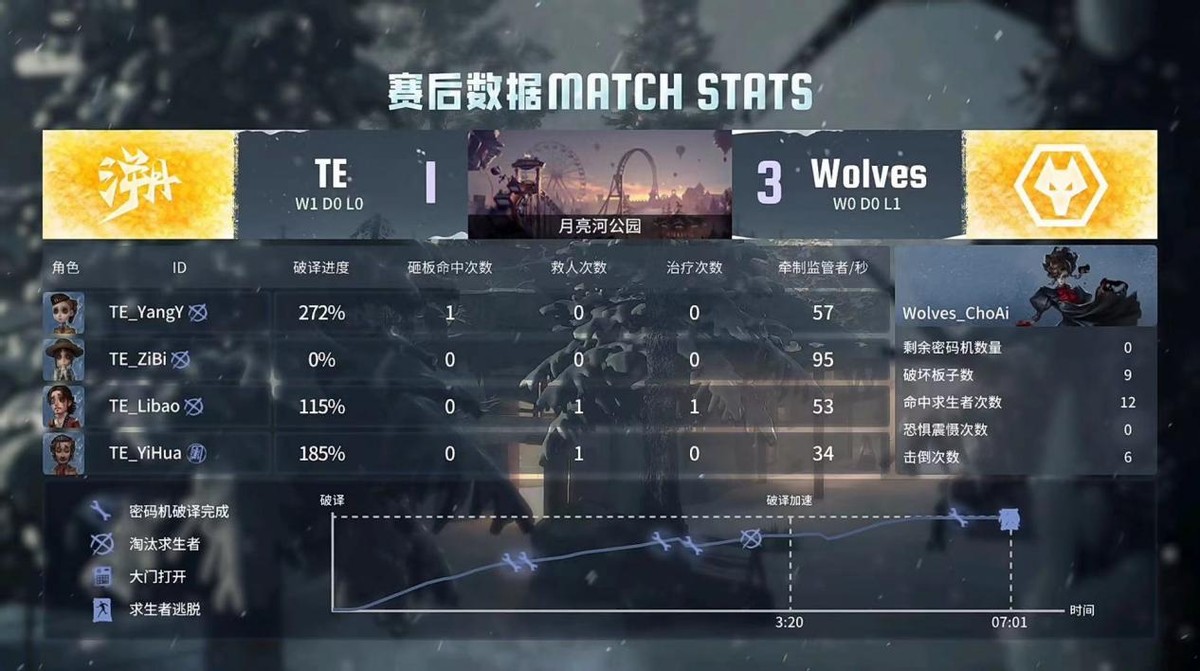Click the Wolves team logo
The width and height of the screenshot is (1200, 671).
coord(1061,185)
